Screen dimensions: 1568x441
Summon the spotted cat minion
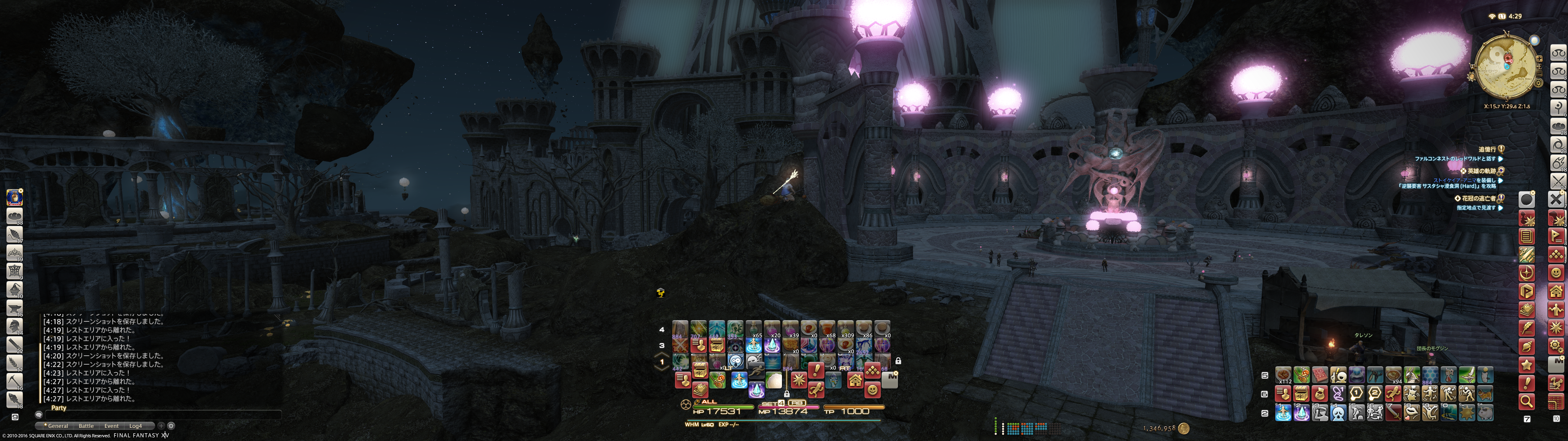1485,394
